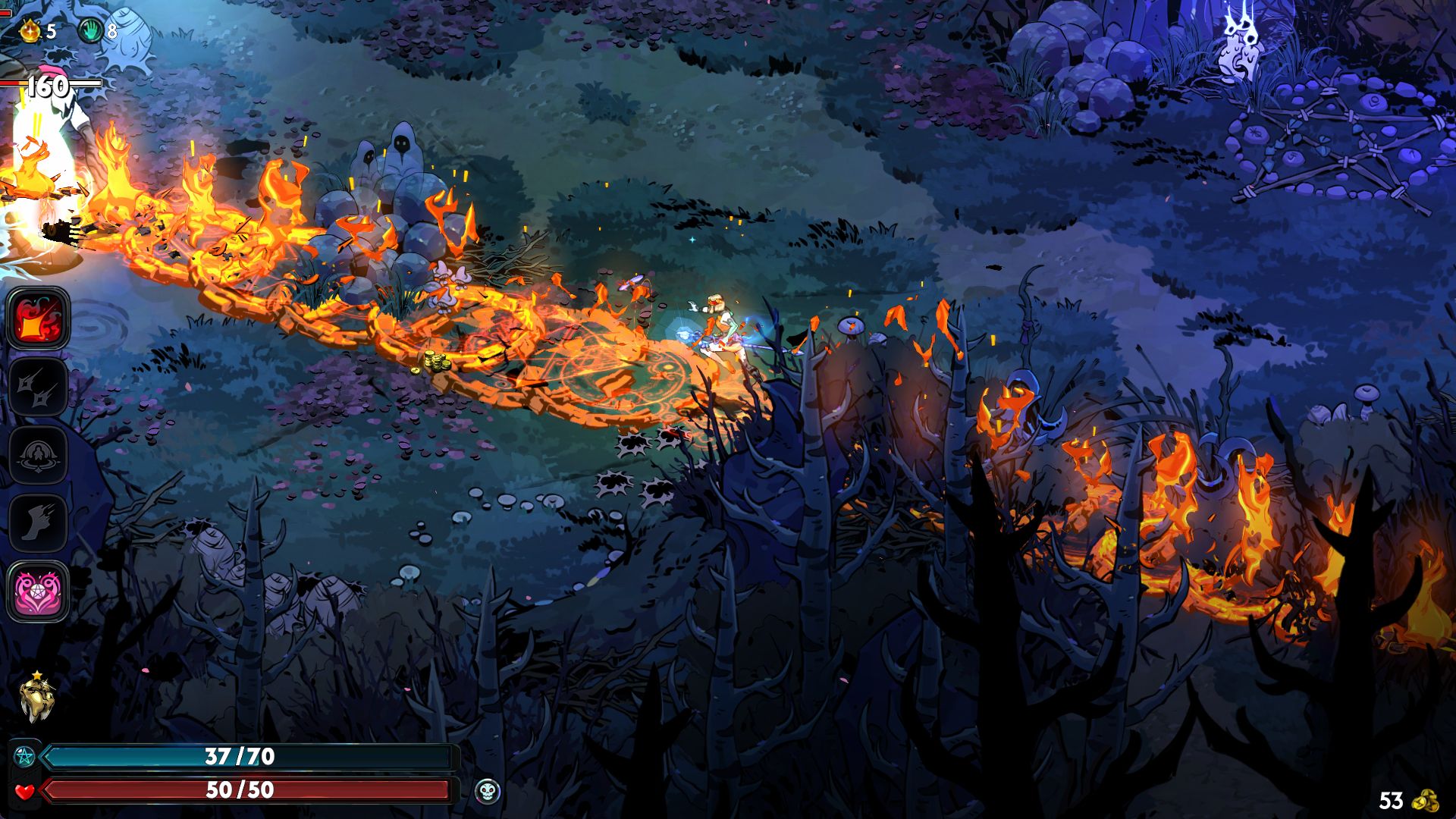The image size is (1456, 819).
Task: Choose the winged foot sprint slot
Action: click(x=39, y=523)
